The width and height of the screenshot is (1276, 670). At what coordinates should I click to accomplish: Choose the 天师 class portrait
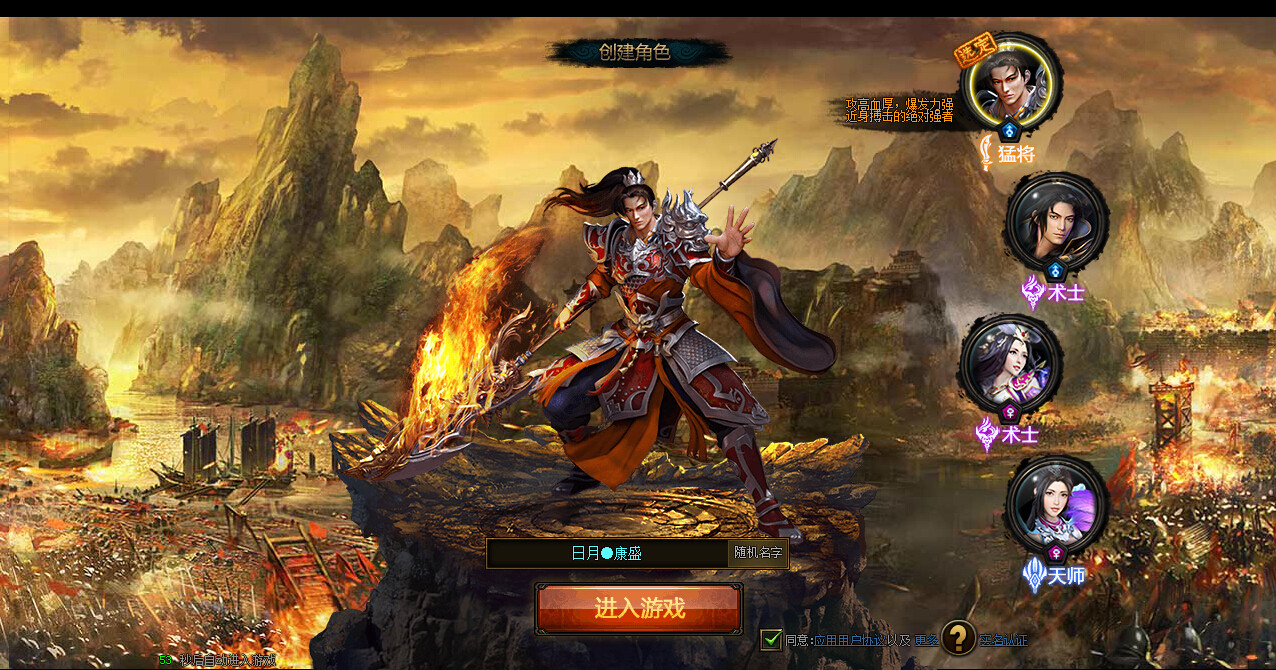tap(1056, 504)
